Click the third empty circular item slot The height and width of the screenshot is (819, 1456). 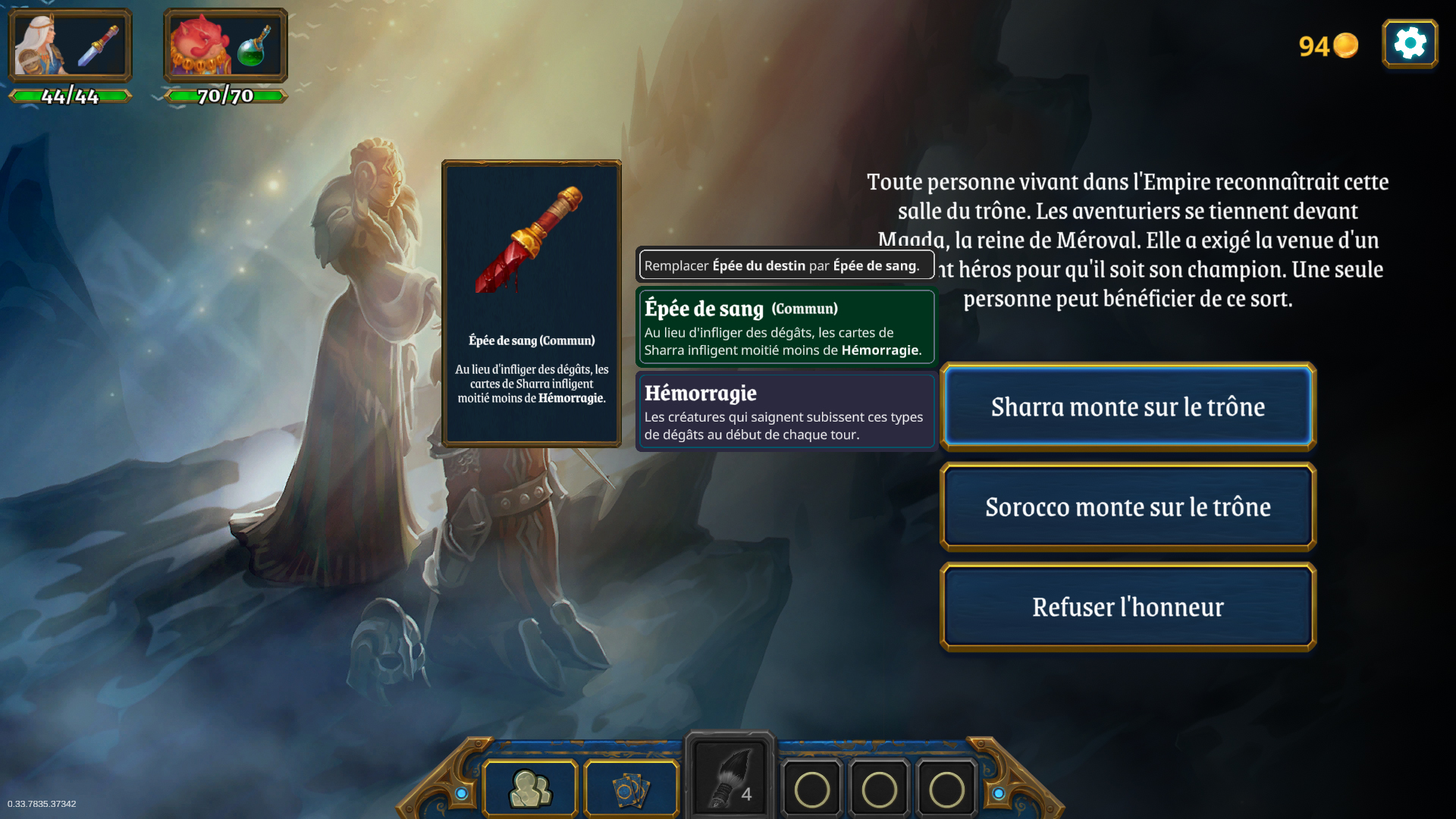coord(945,789)
